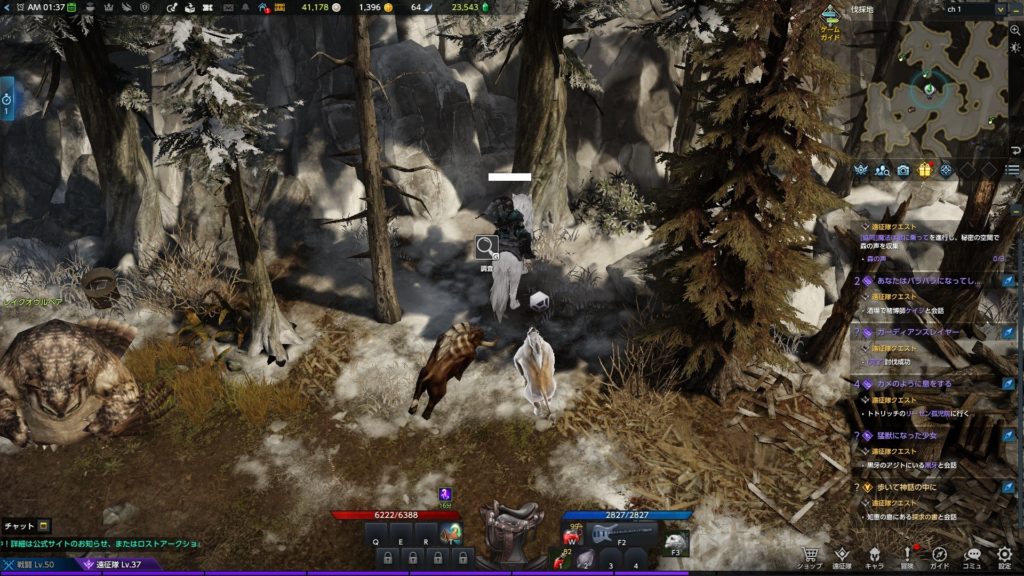Activate the mount skill on T
The image size is (1024, 576).
pyautogui.click(x=451, y=534)
